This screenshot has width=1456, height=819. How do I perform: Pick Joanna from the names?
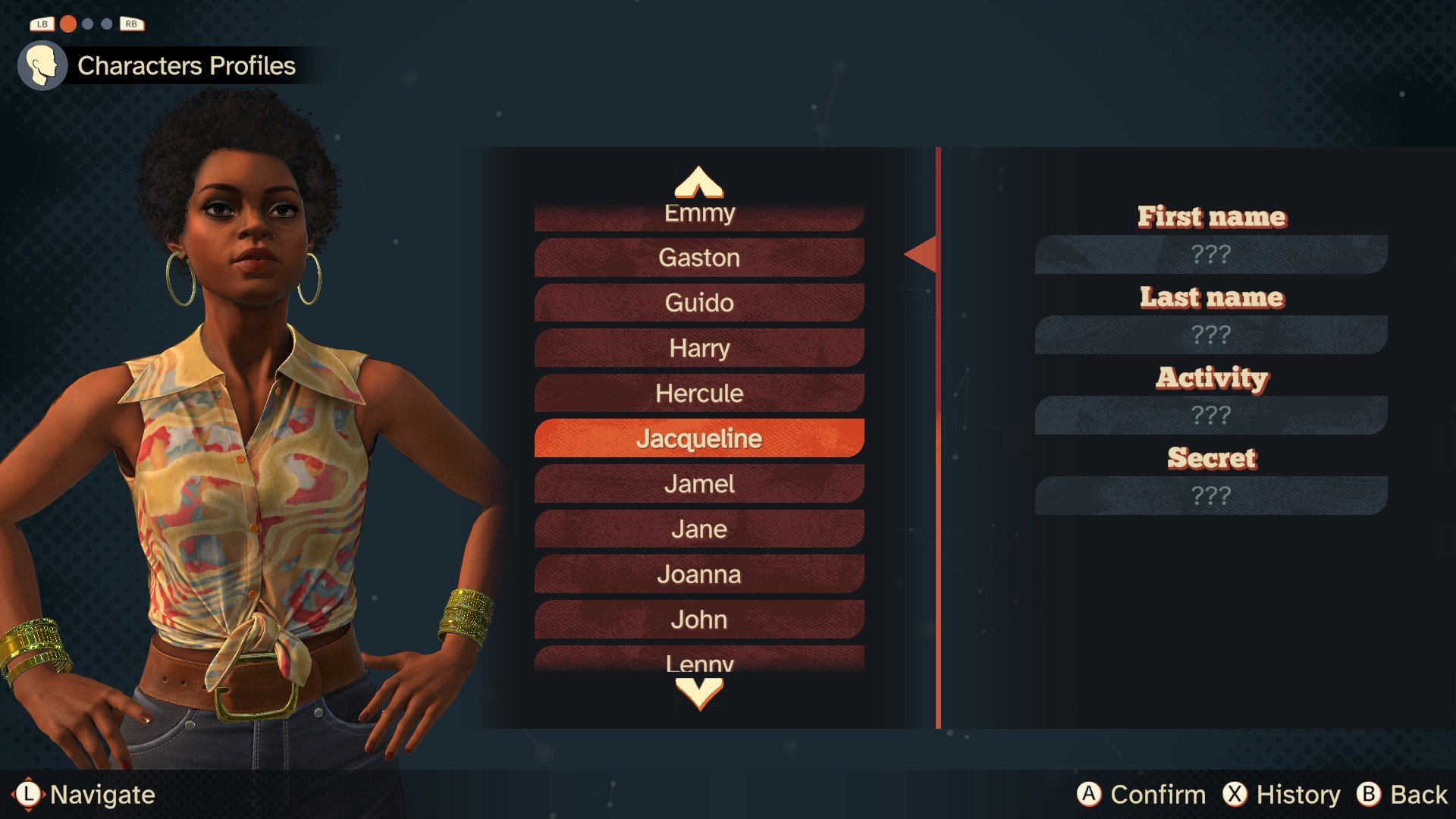tap(698, 574)
